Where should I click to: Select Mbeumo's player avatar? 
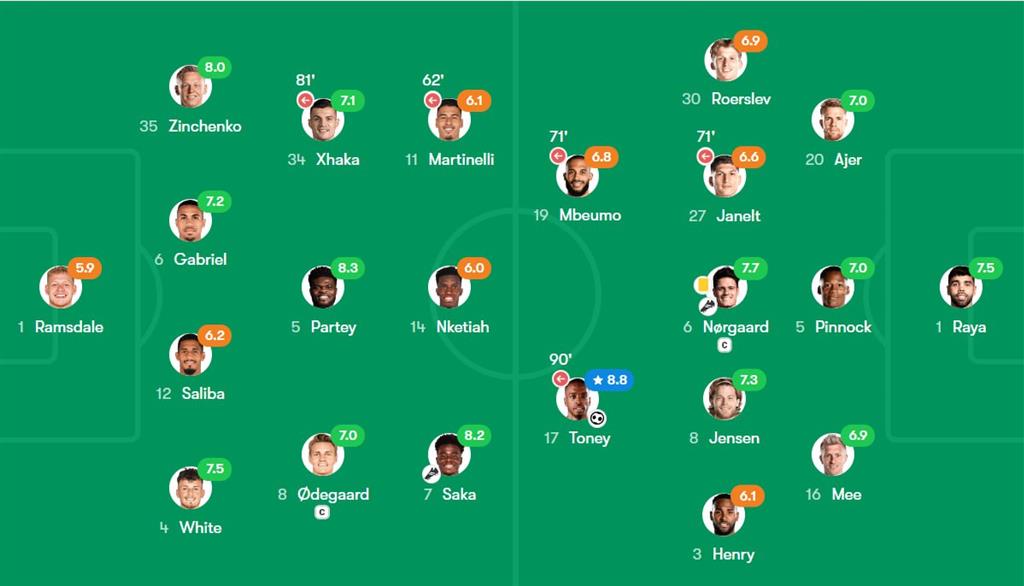(577, 176)
